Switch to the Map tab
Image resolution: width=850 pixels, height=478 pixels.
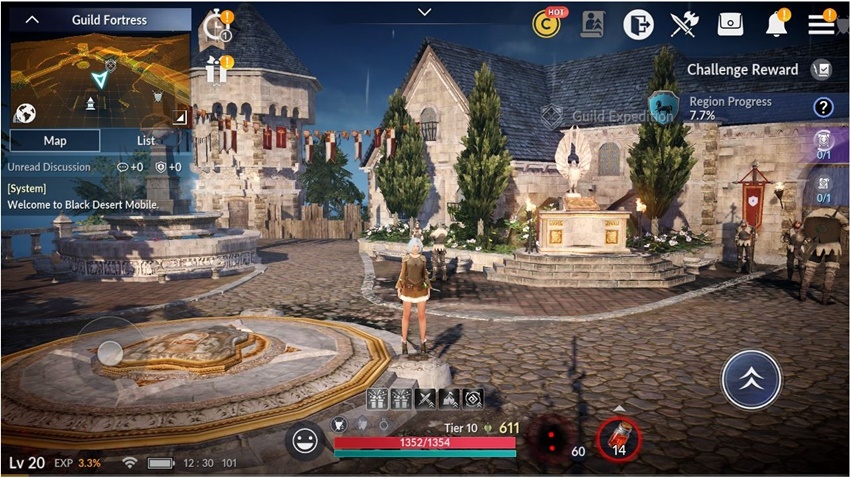coord(55,141)
